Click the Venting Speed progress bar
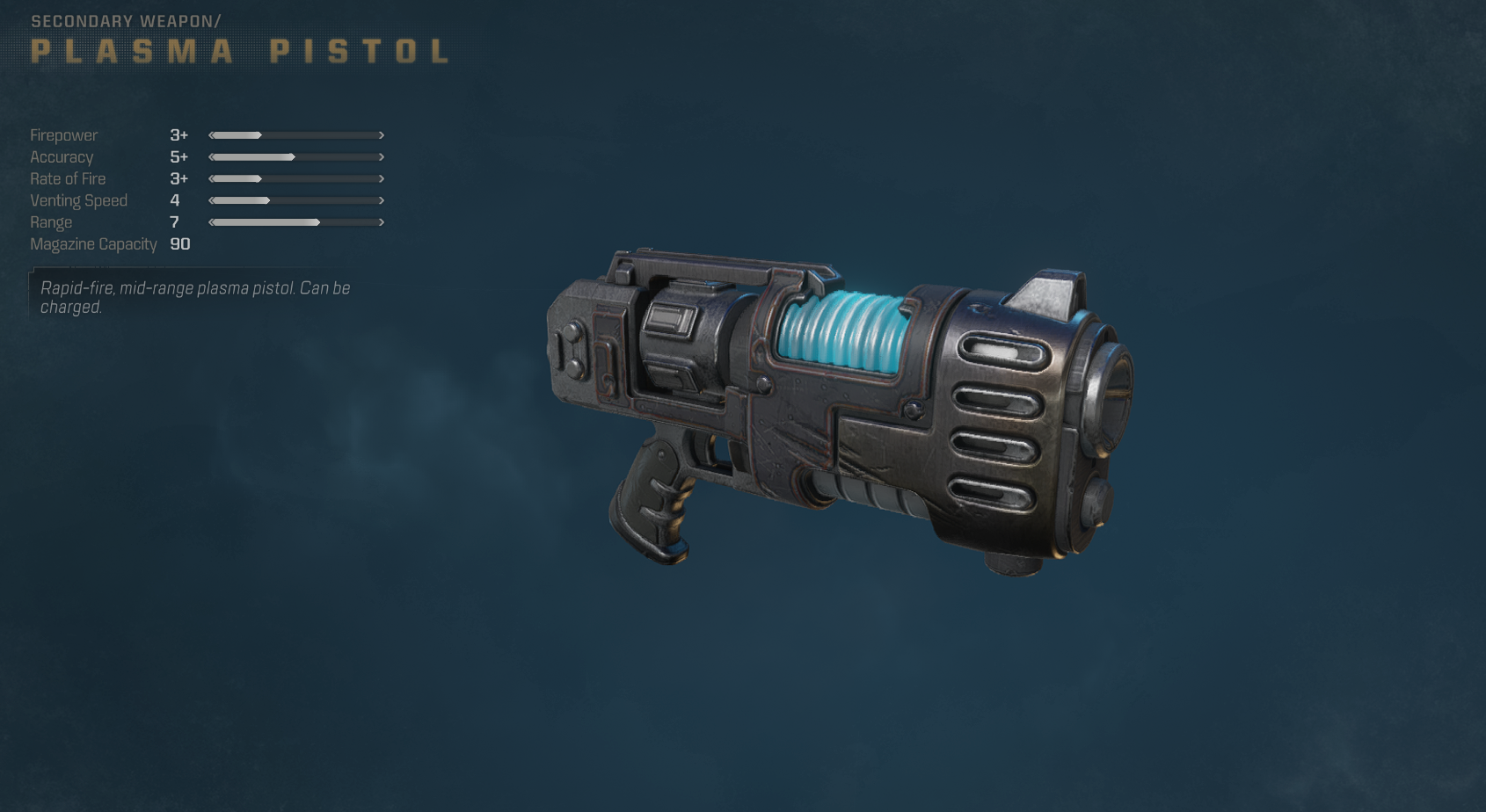This screenshot has height=812, width=1486. point(295,200)
